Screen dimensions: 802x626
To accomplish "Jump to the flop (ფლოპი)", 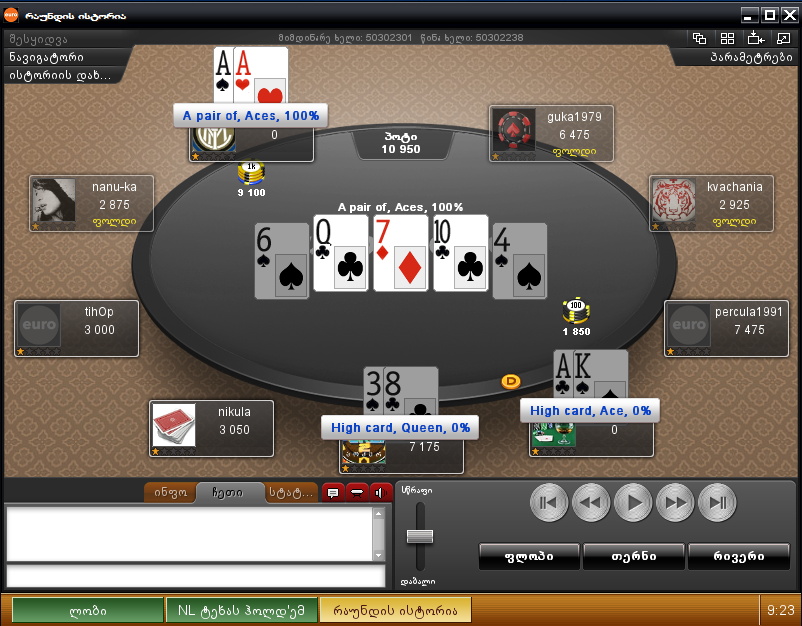I will click(530, 556).
